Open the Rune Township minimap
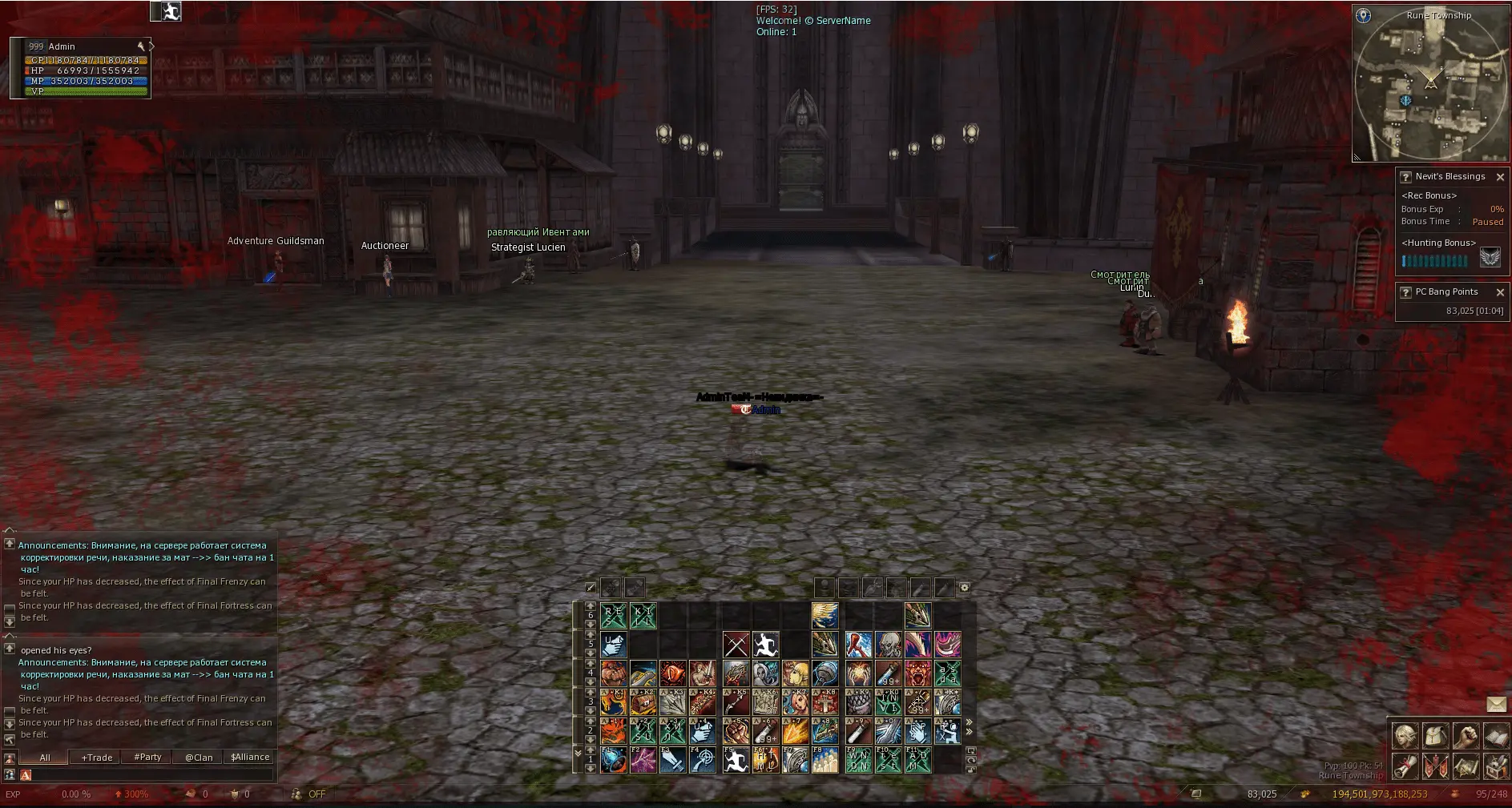This screenshot has width=1512, height=808. click(x=1430, y=84)
